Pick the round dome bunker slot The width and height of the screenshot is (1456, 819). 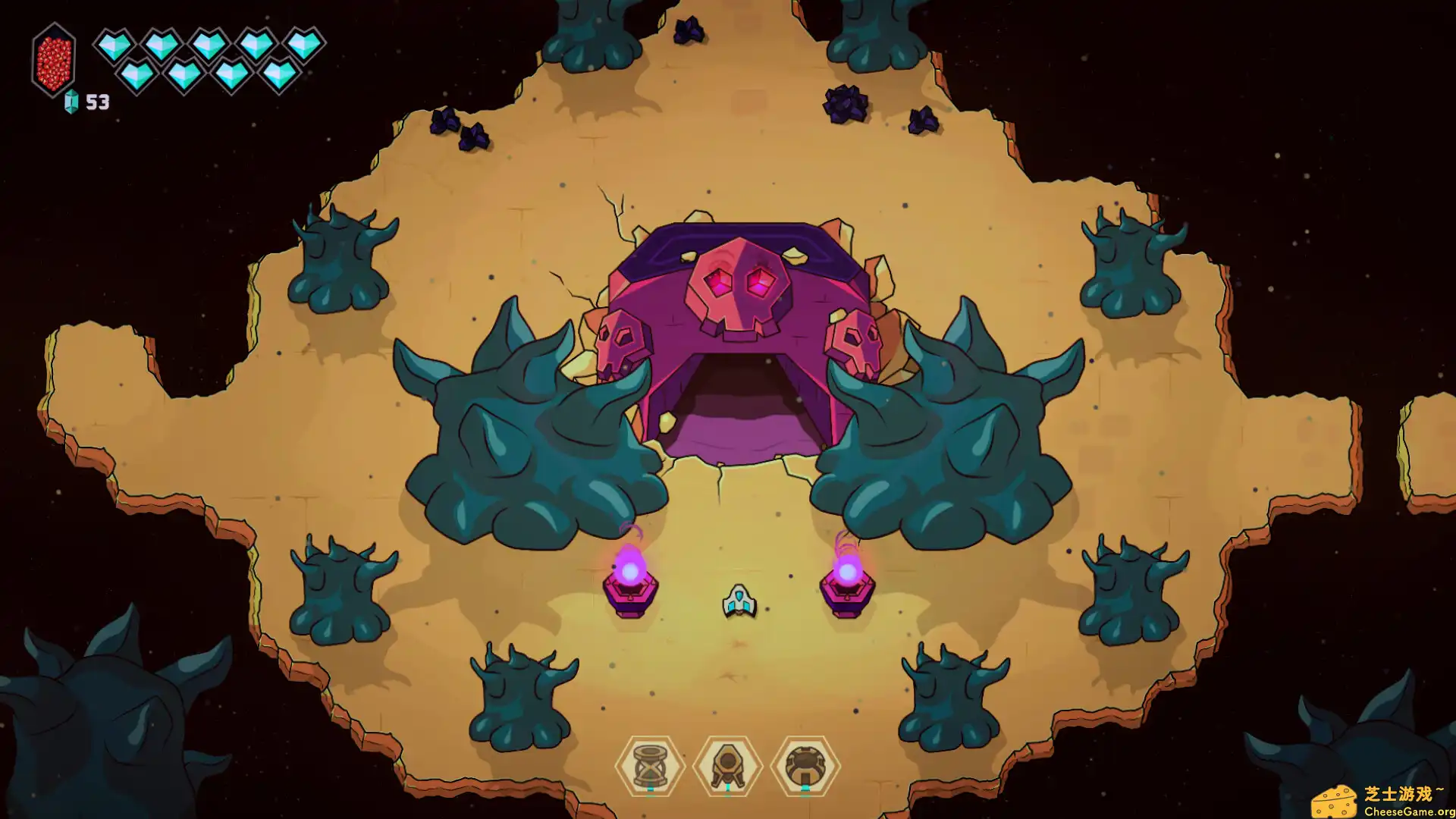point(805,766)
